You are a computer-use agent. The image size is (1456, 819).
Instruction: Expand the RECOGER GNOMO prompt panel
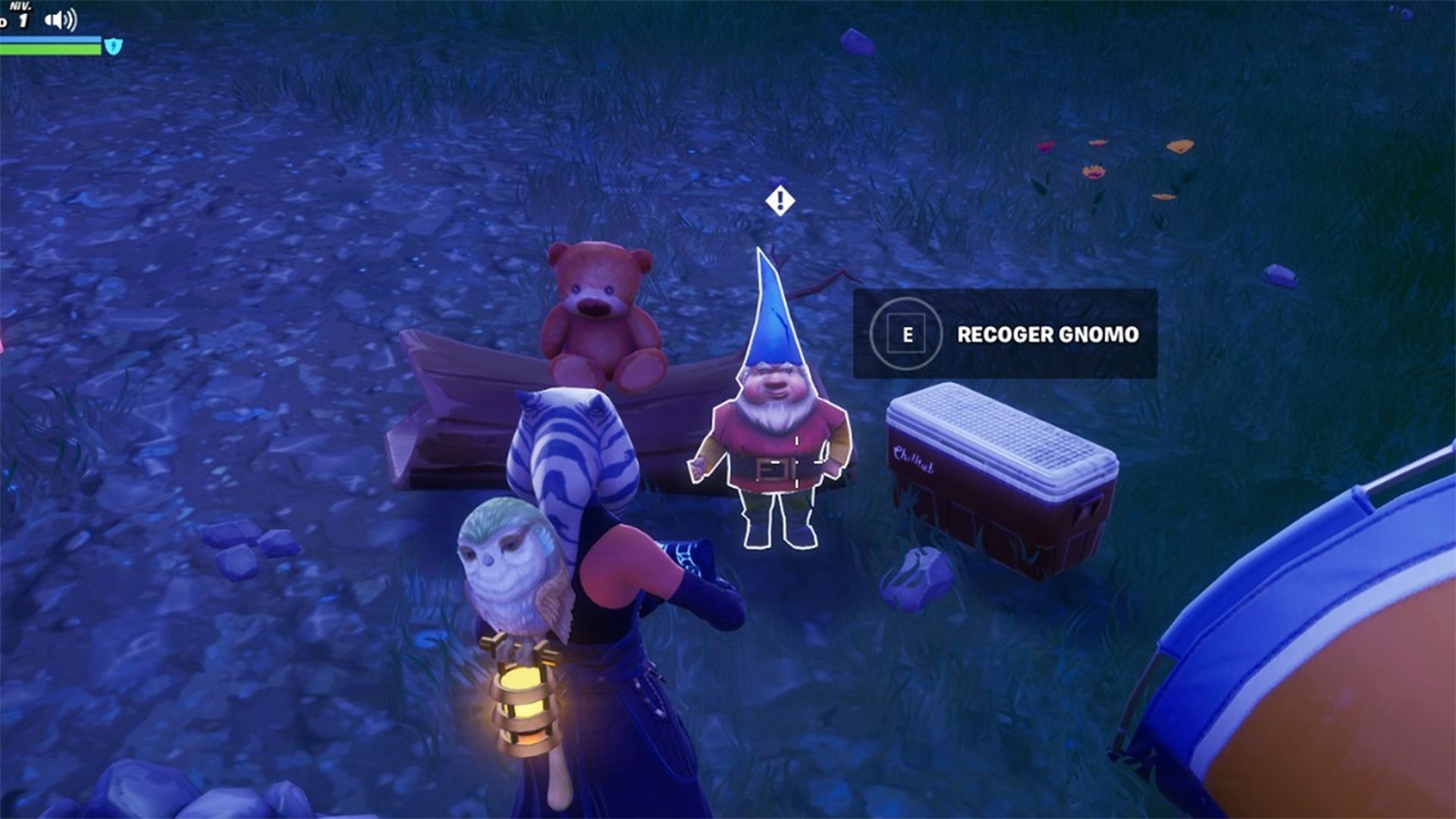click(x=1005, y=334)
